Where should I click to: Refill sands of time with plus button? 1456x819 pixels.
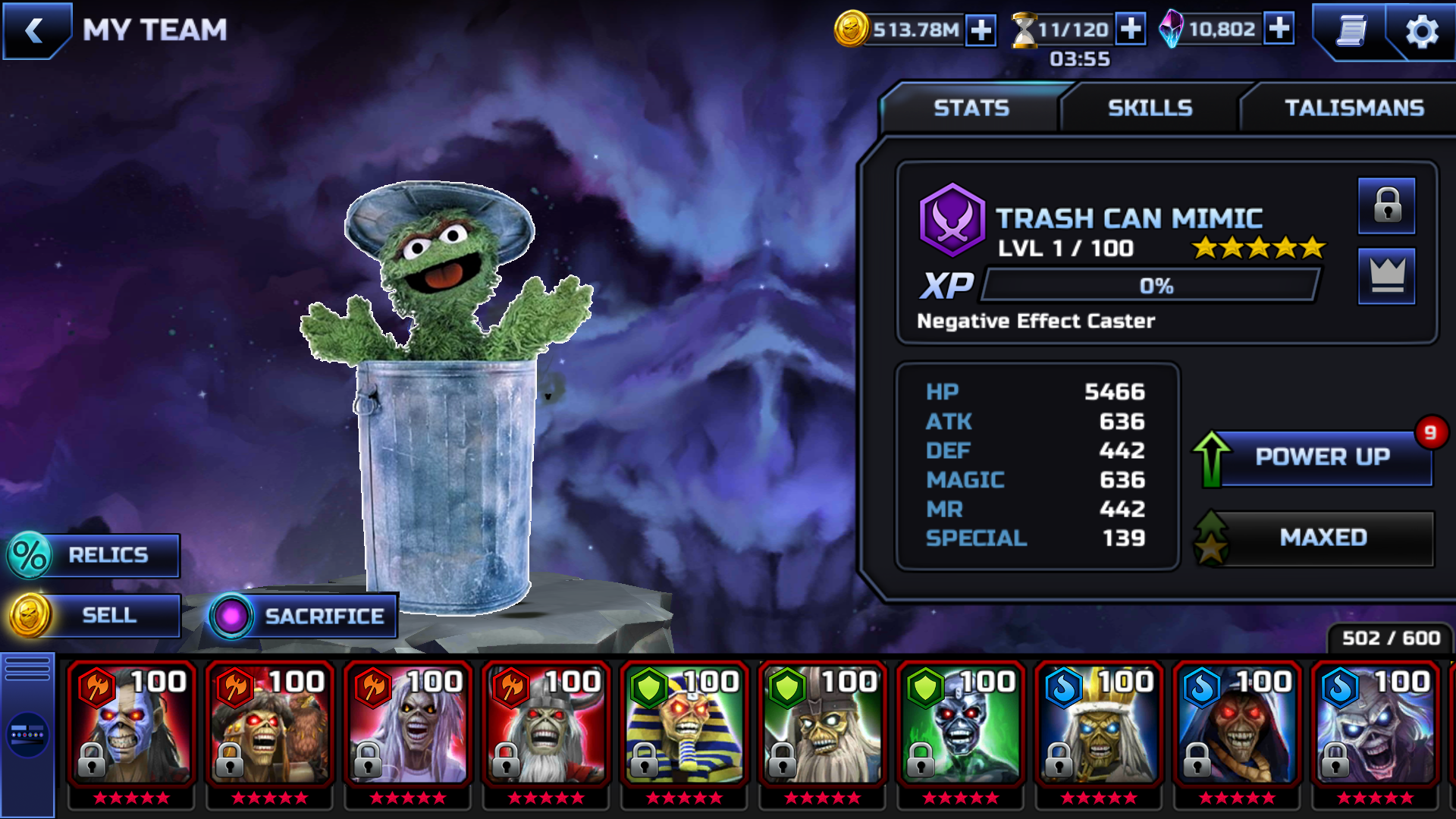click(x=1130, y=30)
